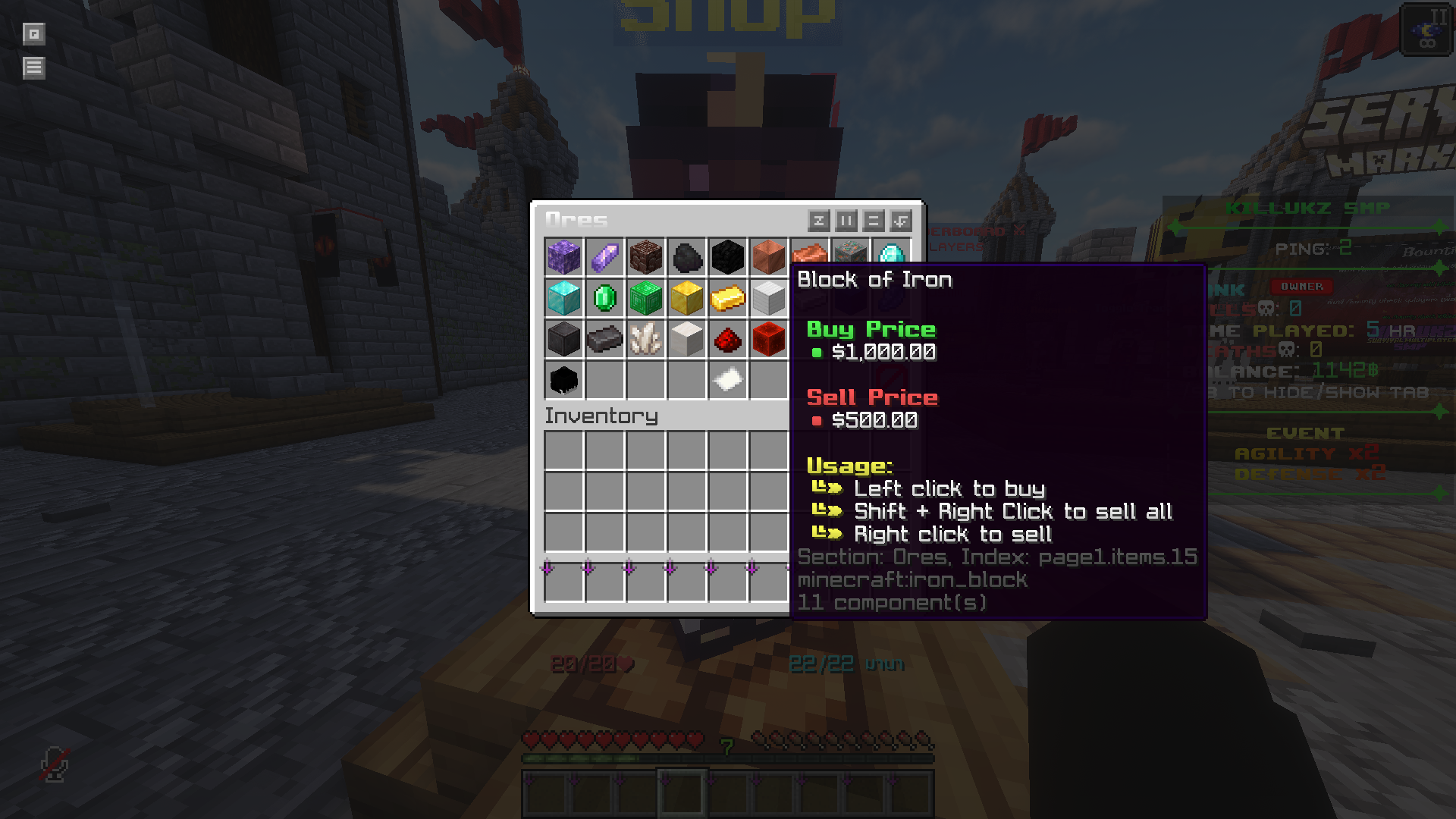Toggle the list view button in the shop header
Screen dimensions: 1456x819
(x=874, y=221)
